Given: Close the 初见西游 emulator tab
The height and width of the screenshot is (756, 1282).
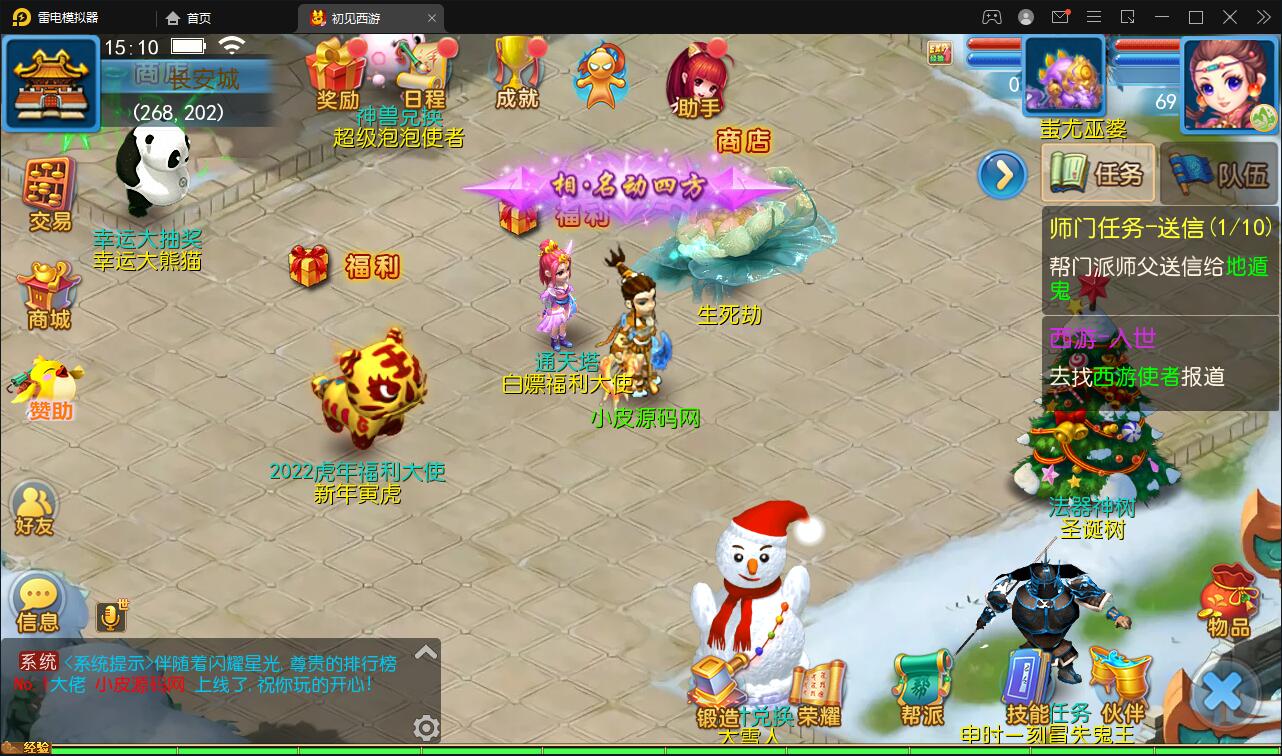Looking at the screenshot, I should [x=432, y=18].
